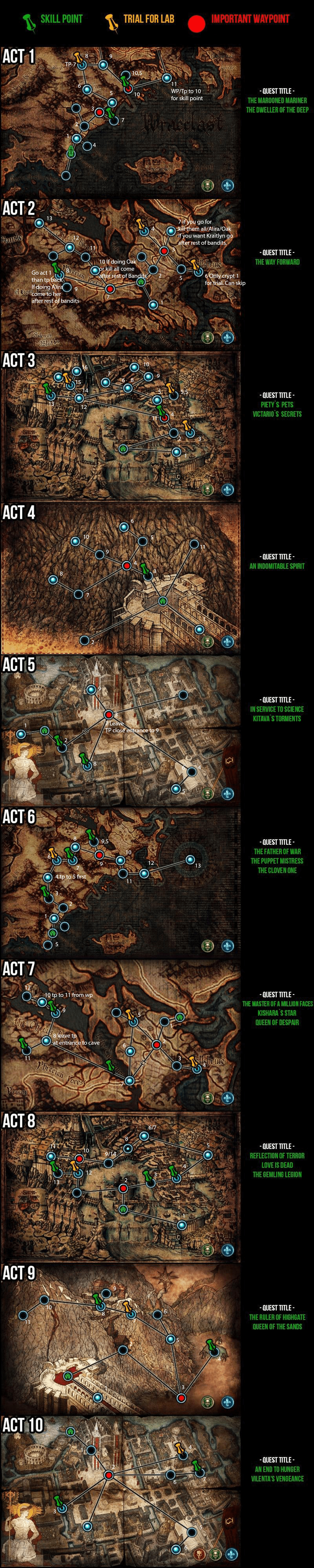314x1568 pixels.
Task: Select the red waypoint node in Act 1
Action: click(x=99, y=111)
